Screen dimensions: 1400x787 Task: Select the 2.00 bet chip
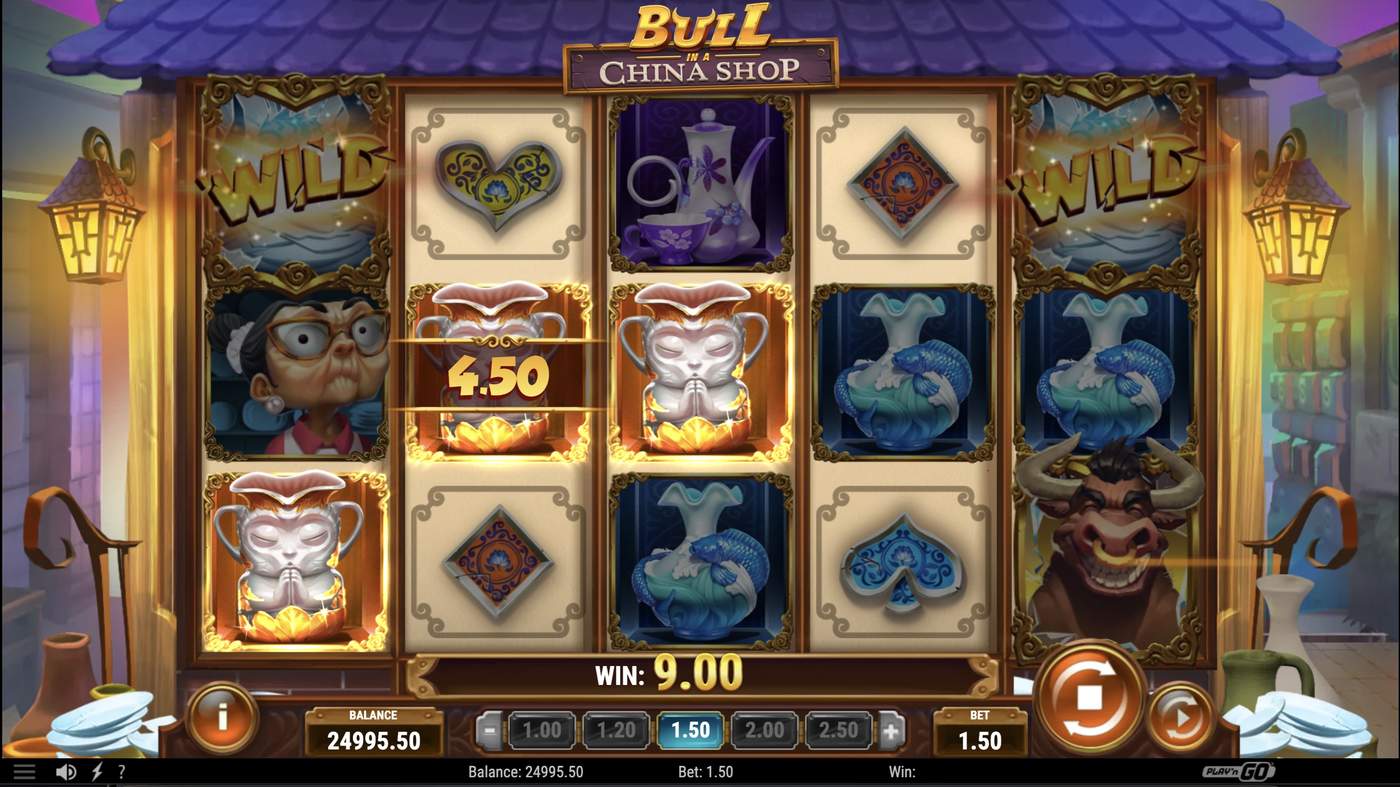(764, 730)
